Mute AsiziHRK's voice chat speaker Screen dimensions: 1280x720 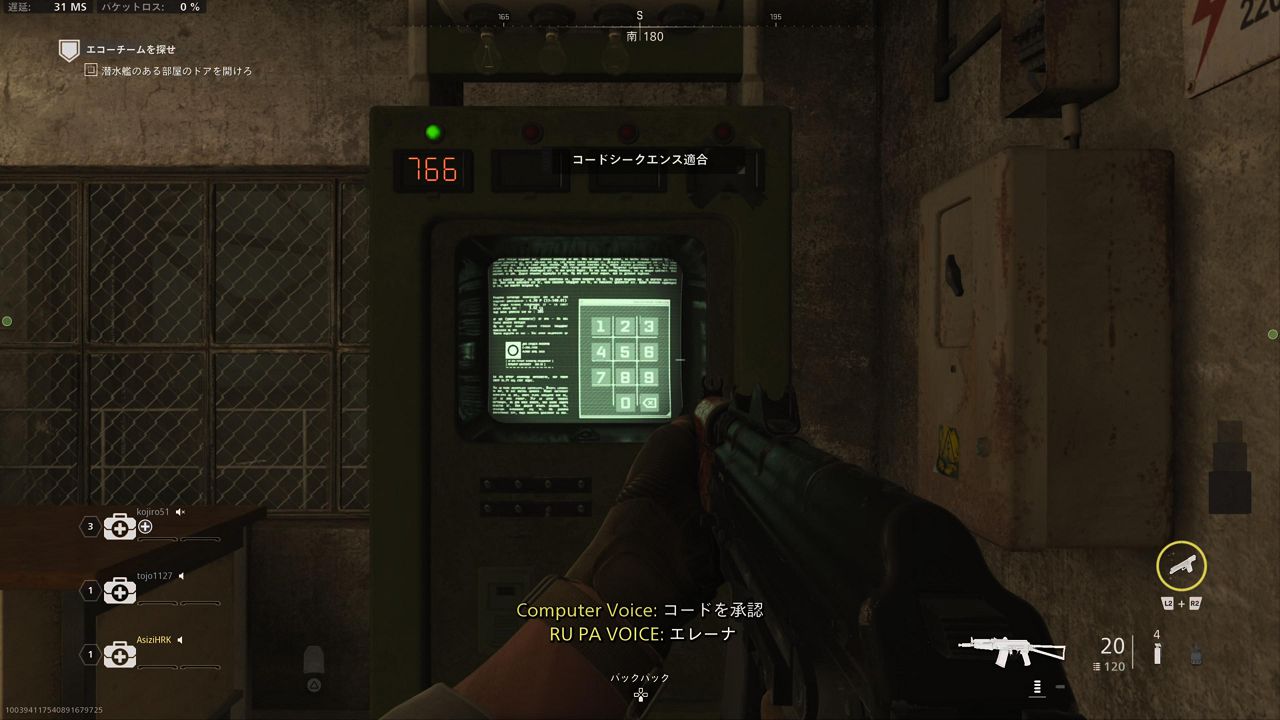tap(181, 640)
